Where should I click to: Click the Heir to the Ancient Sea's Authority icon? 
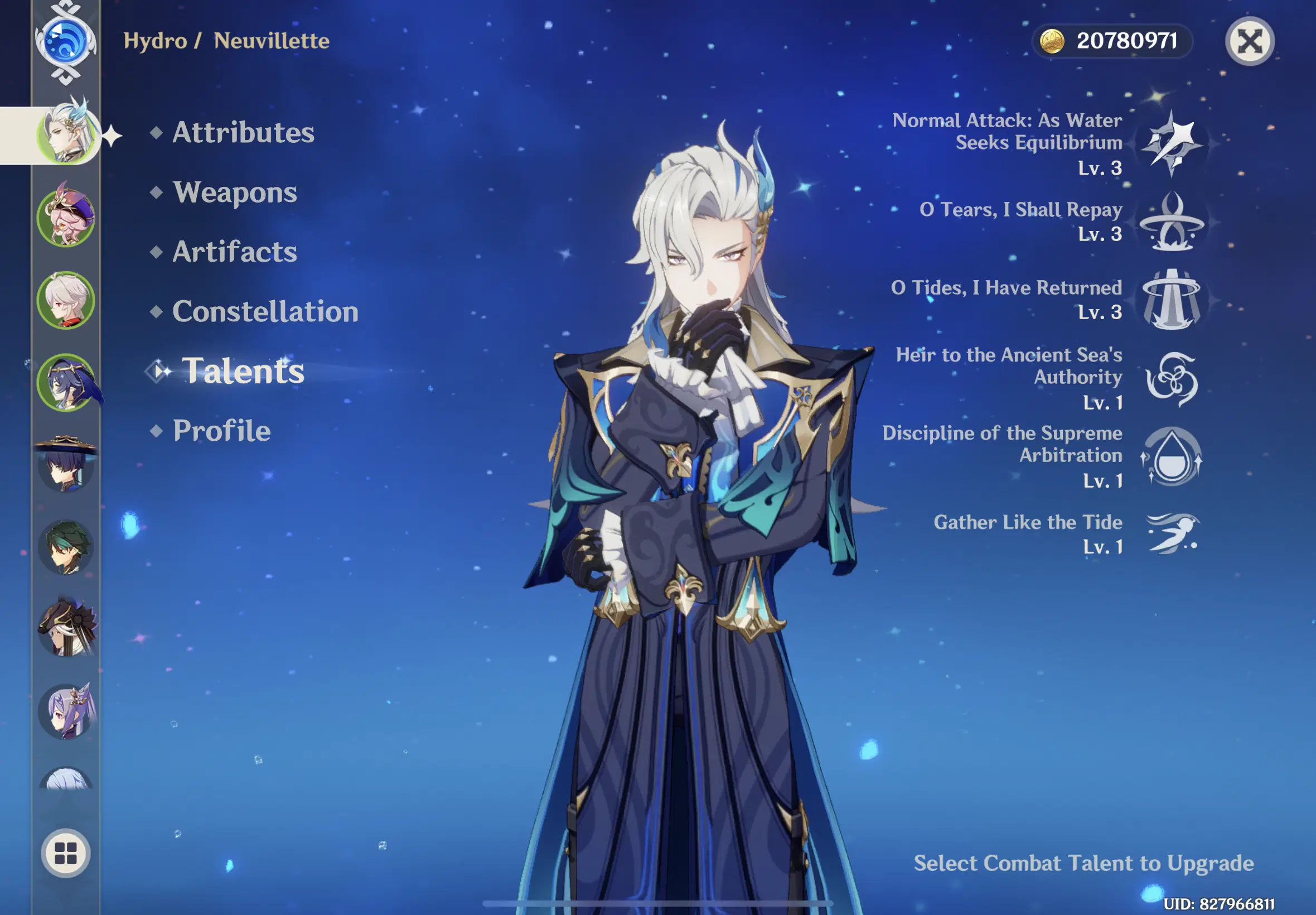pos(1172,378)
